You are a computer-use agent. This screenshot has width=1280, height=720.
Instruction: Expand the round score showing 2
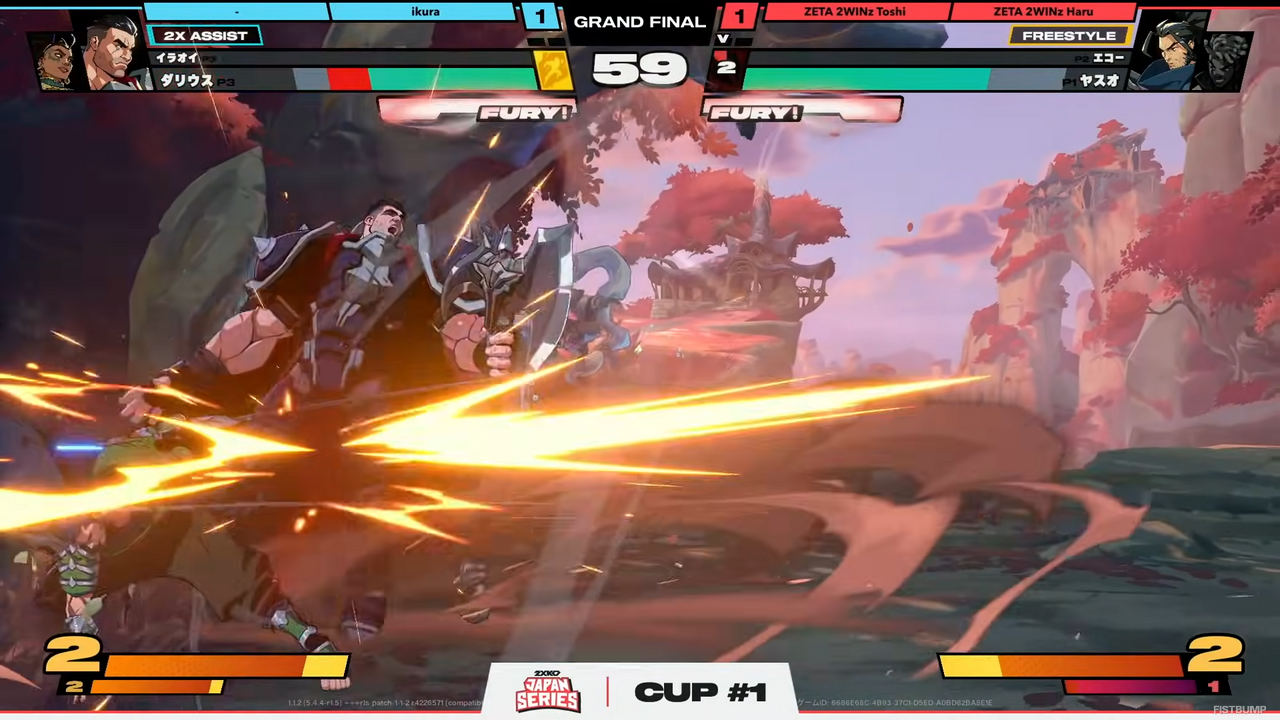tap(727, 68)
